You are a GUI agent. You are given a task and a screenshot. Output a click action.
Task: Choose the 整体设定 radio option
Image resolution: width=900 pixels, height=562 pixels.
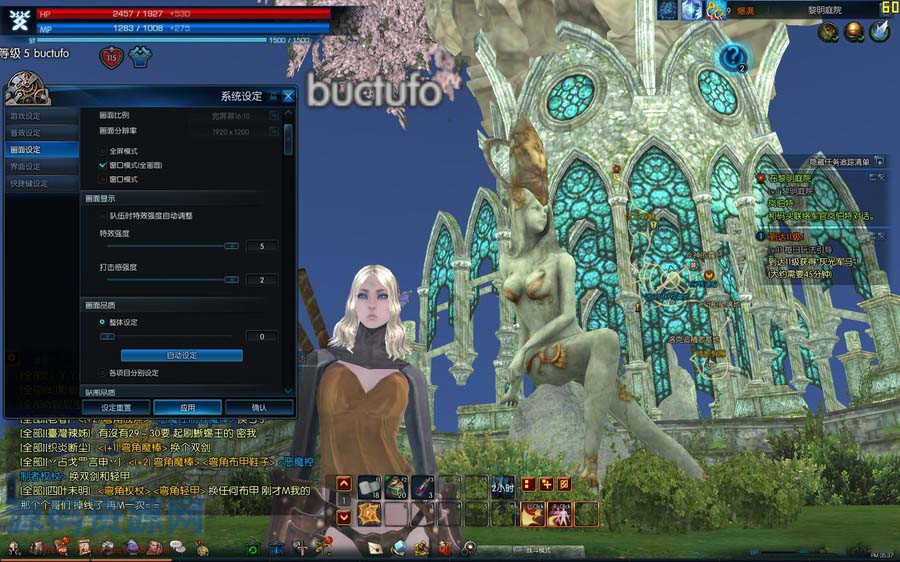103,322
